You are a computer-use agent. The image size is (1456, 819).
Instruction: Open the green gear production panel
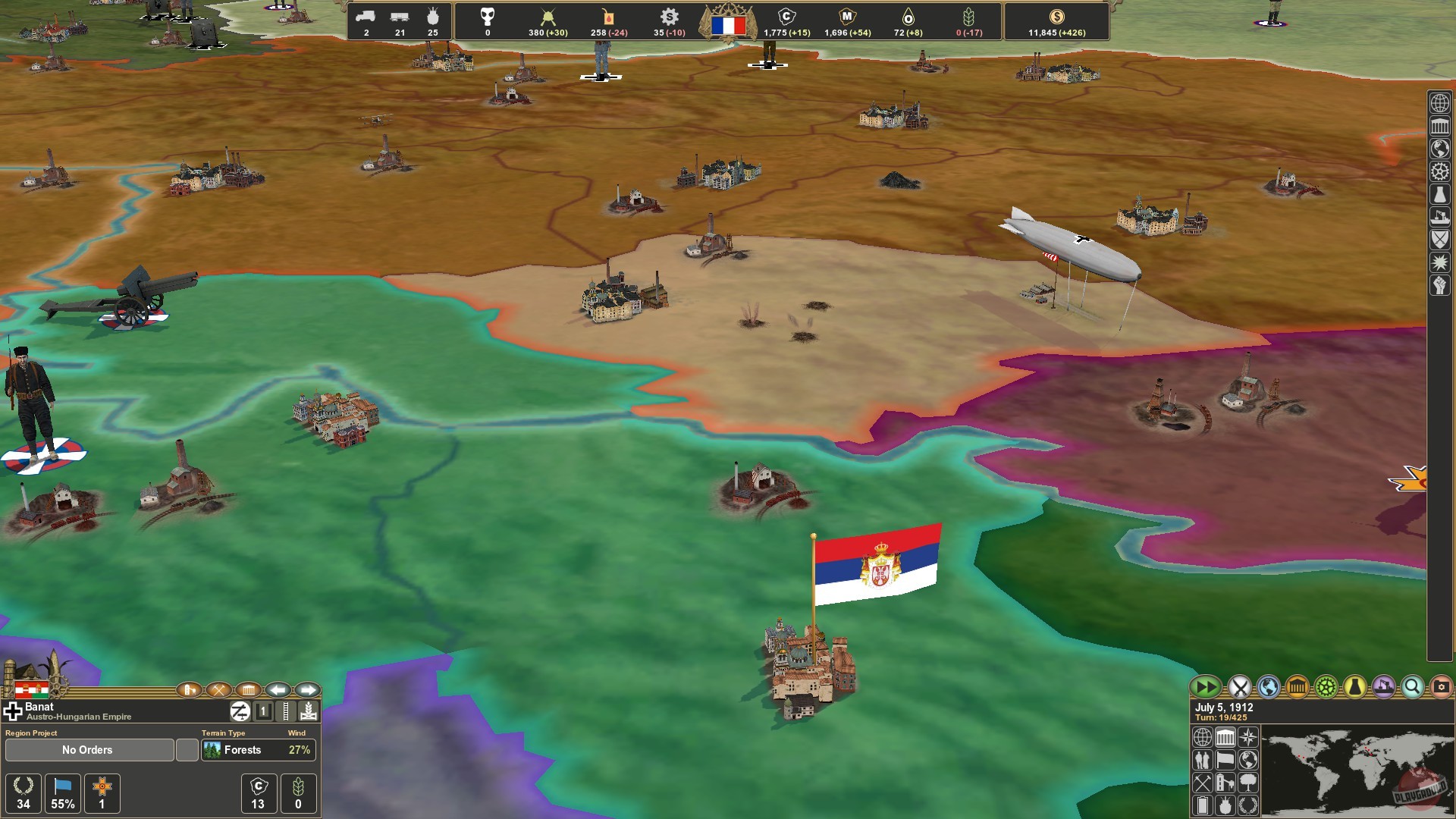[x=1326, y=687]
